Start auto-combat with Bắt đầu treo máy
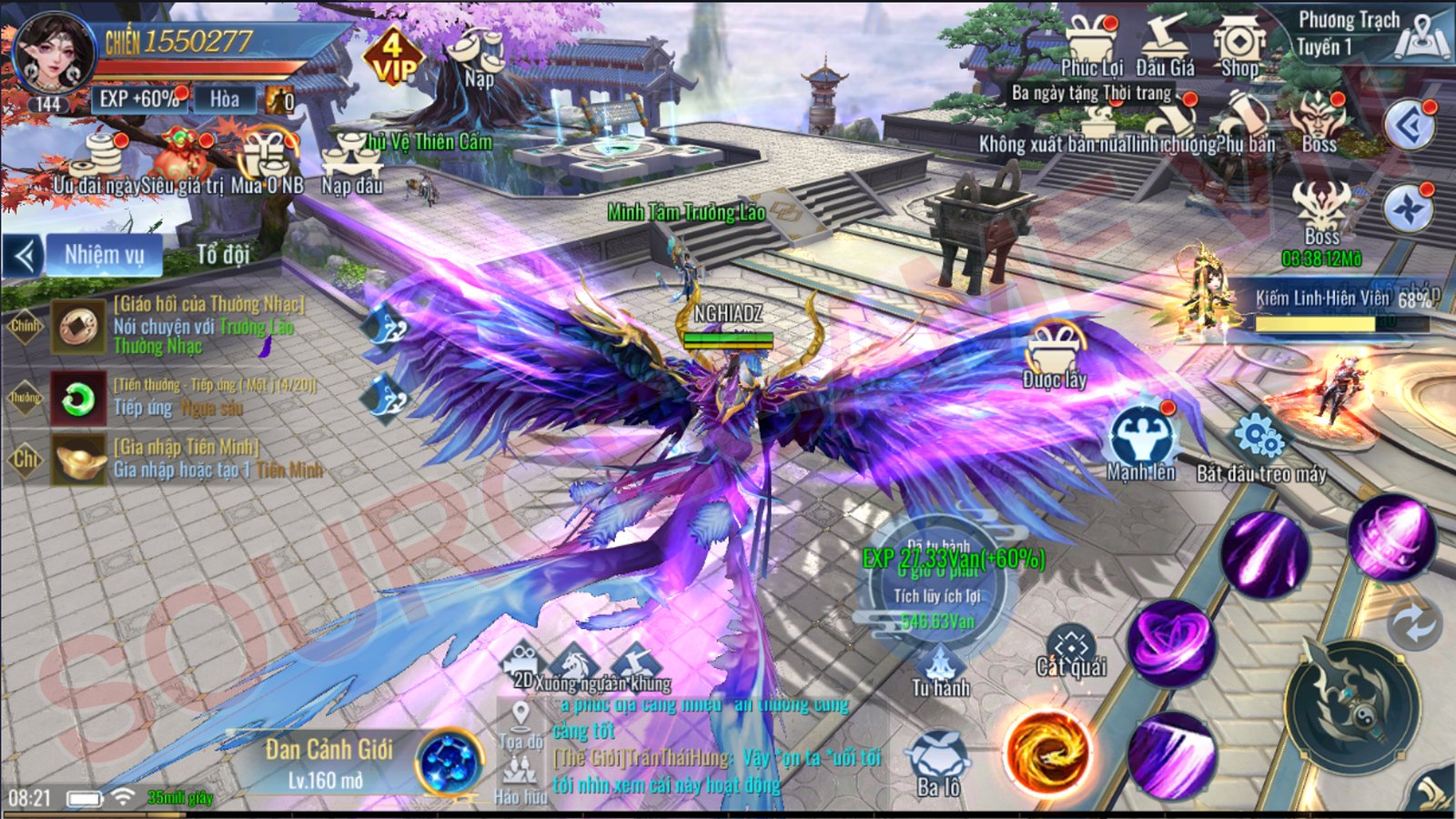The height and width of the screenshot is (819, 1456). 1260,446
